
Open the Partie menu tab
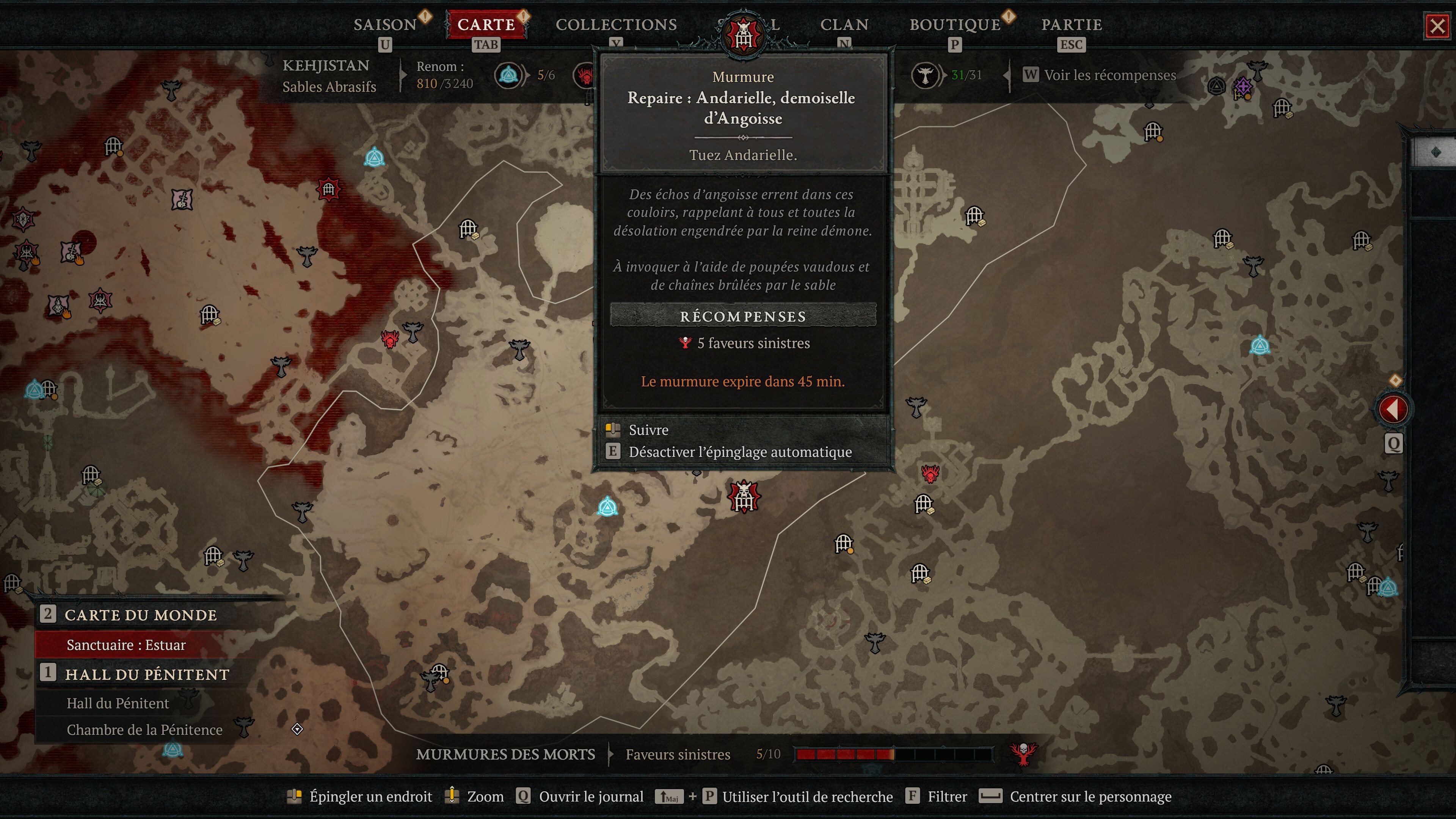[1071, 24]
